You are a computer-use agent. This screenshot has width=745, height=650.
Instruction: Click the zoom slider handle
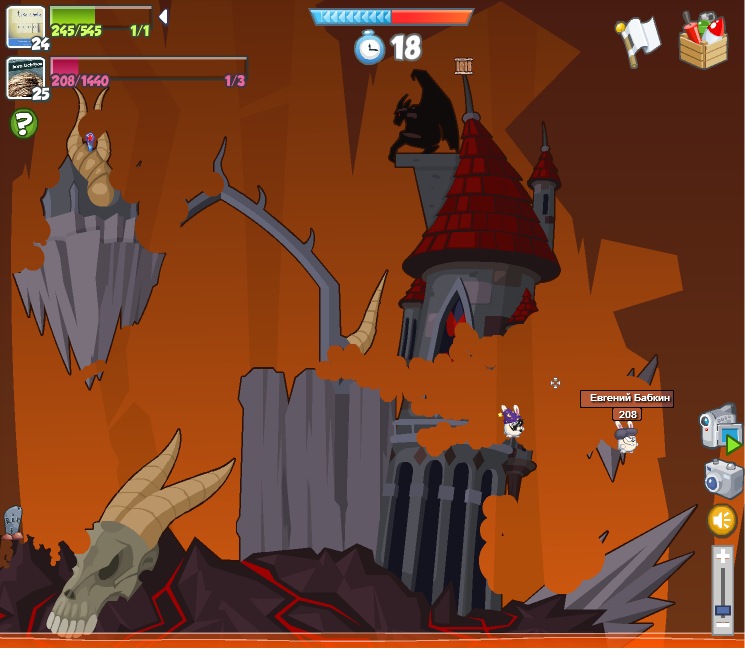722,608
